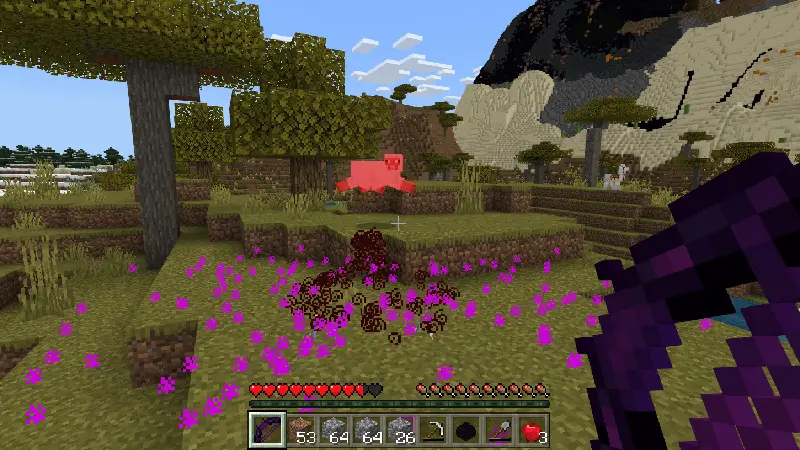Select the brown block stack of 53
Viewport: 800px width, 450px height.
tap(301, 430)
